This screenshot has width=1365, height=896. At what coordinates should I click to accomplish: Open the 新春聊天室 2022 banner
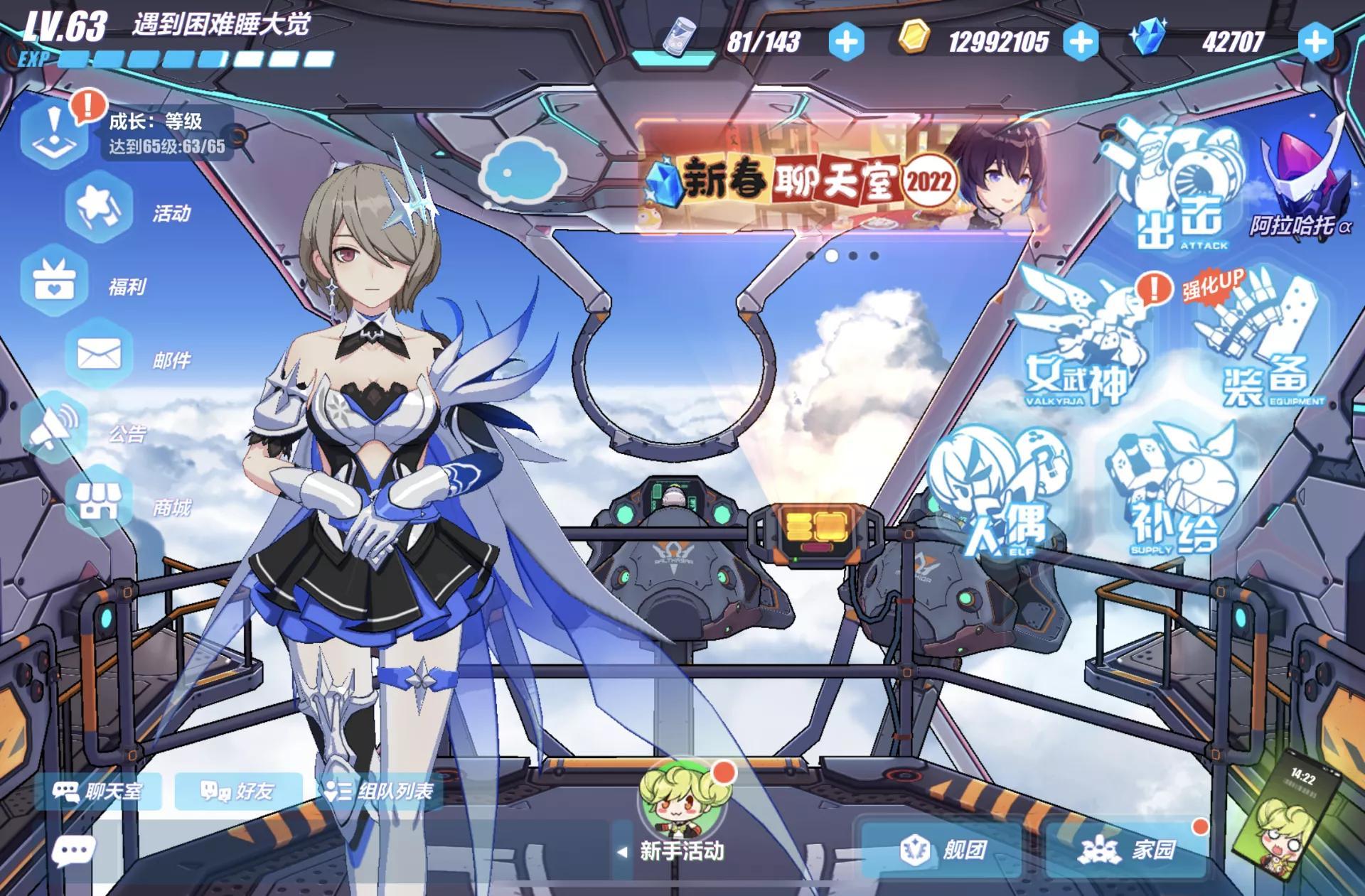[842, 178]
